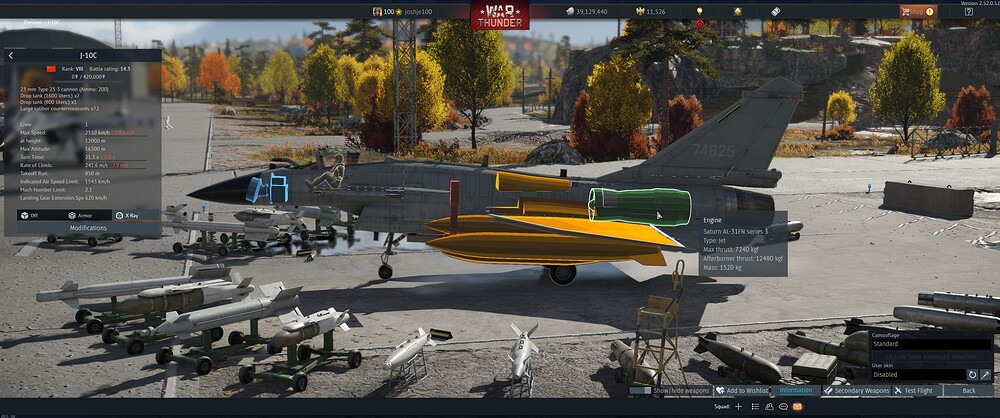
Task: Add the J-10C to Wishlist
Action: click(741, 391)
